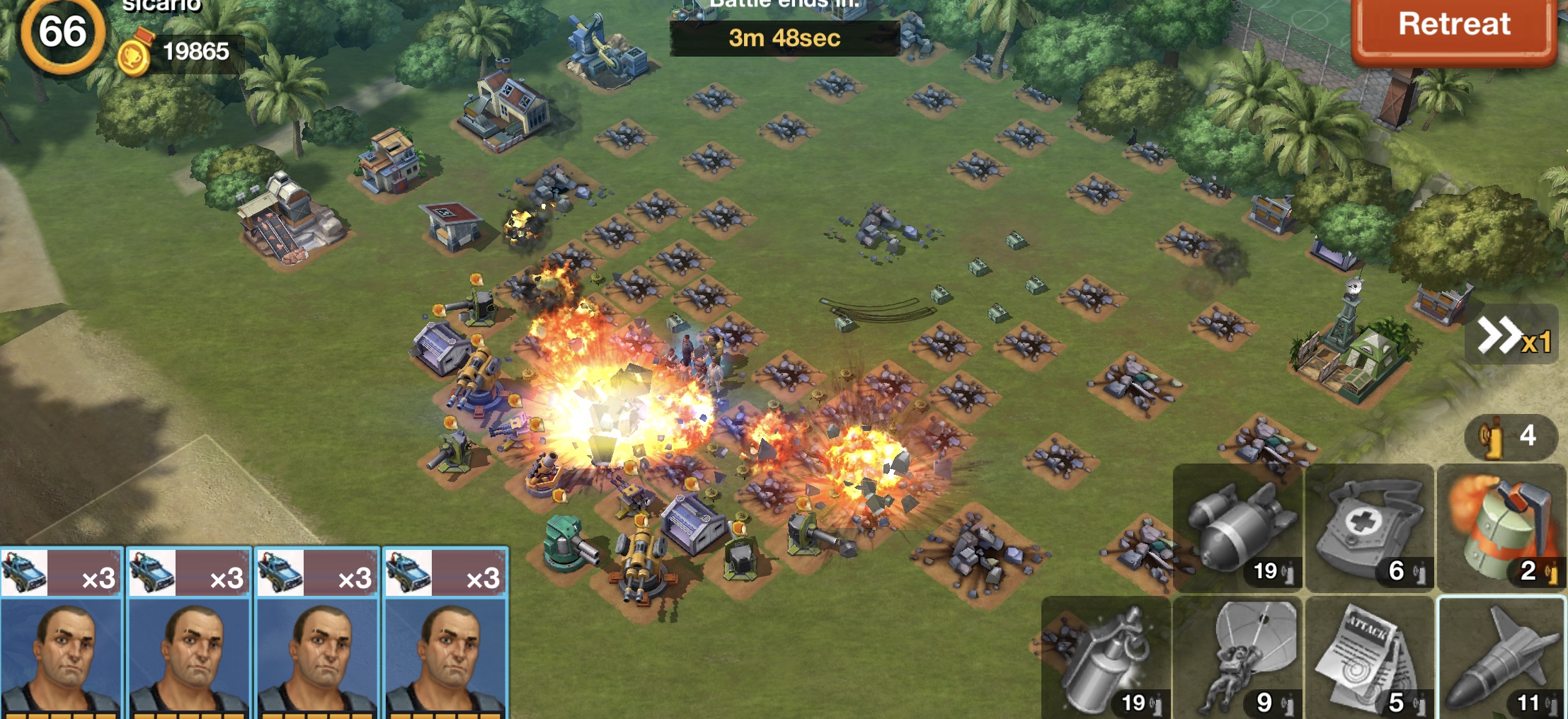
Task: Select the artillery bomb ability costing 19
Action: pos(1237,528)
